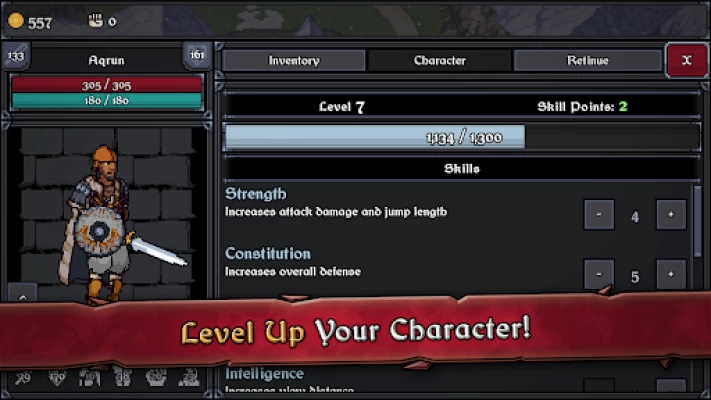Viewport: 711px width, 400px height.
Task: Close the character panel with X
Action: coord(686,60)
